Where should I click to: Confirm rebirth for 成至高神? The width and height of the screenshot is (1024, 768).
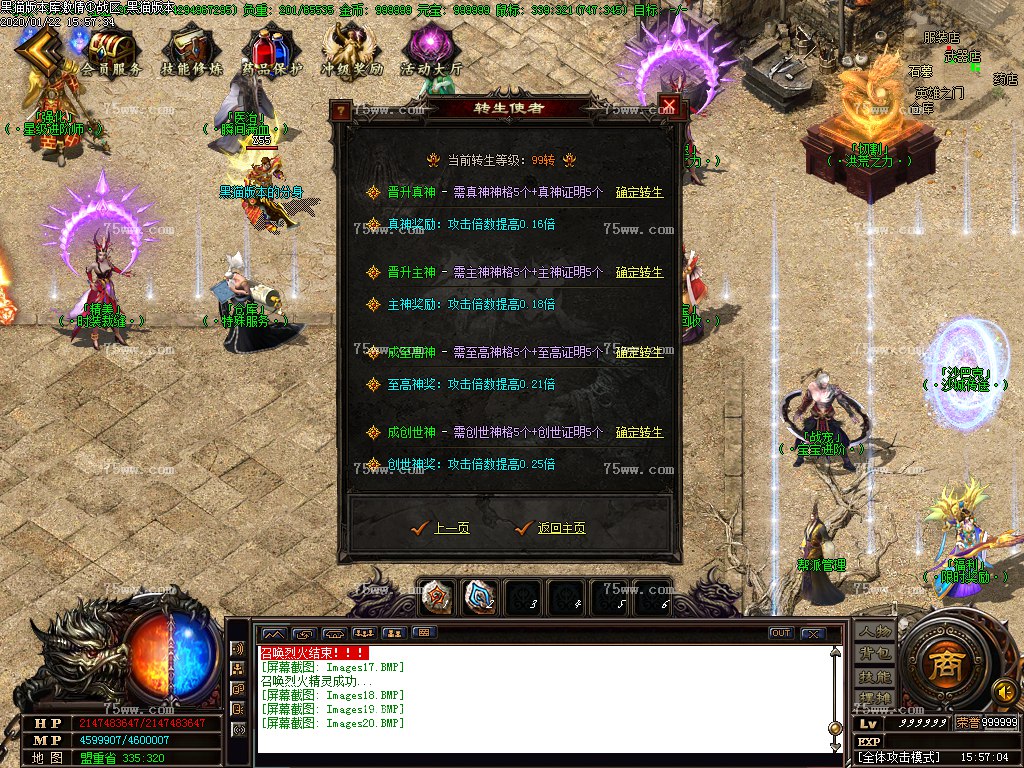tap(639, 352)
